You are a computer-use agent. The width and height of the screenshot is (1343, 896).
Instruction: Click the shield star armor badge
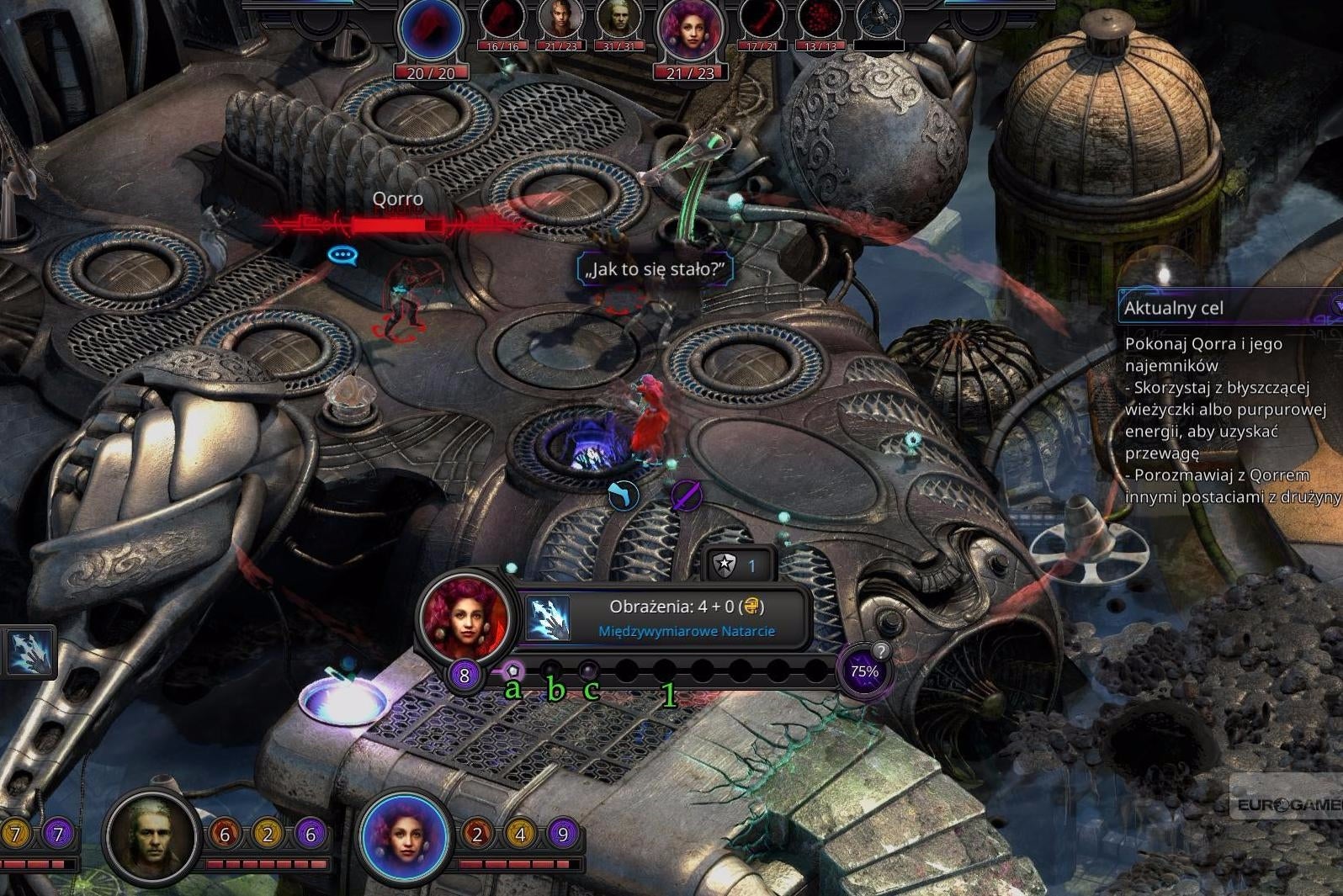pos(725,565)
